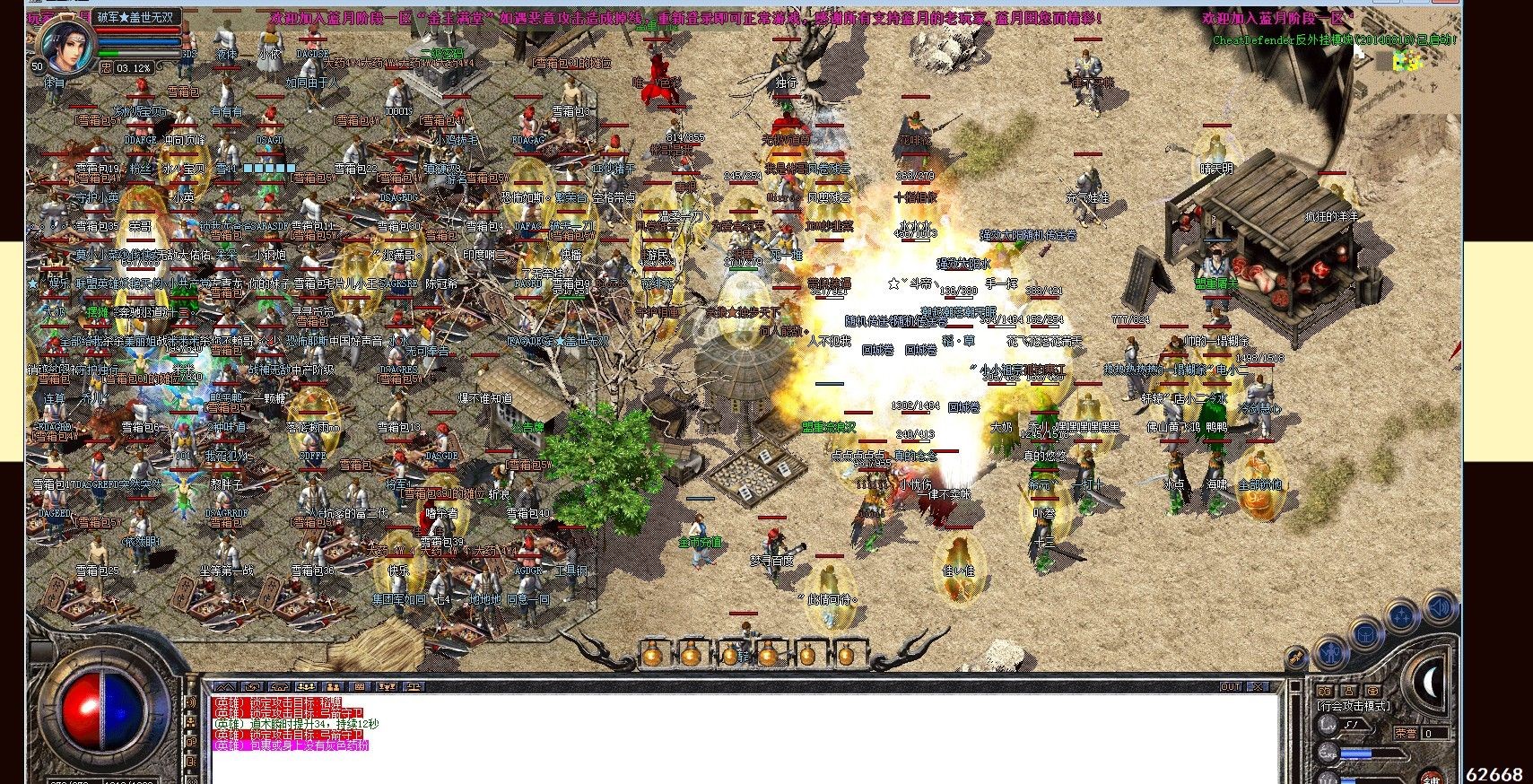Select the mountain icon in the chat toolbar
The width and height of the screenshot is (1533, 784).
coord(225,687)
